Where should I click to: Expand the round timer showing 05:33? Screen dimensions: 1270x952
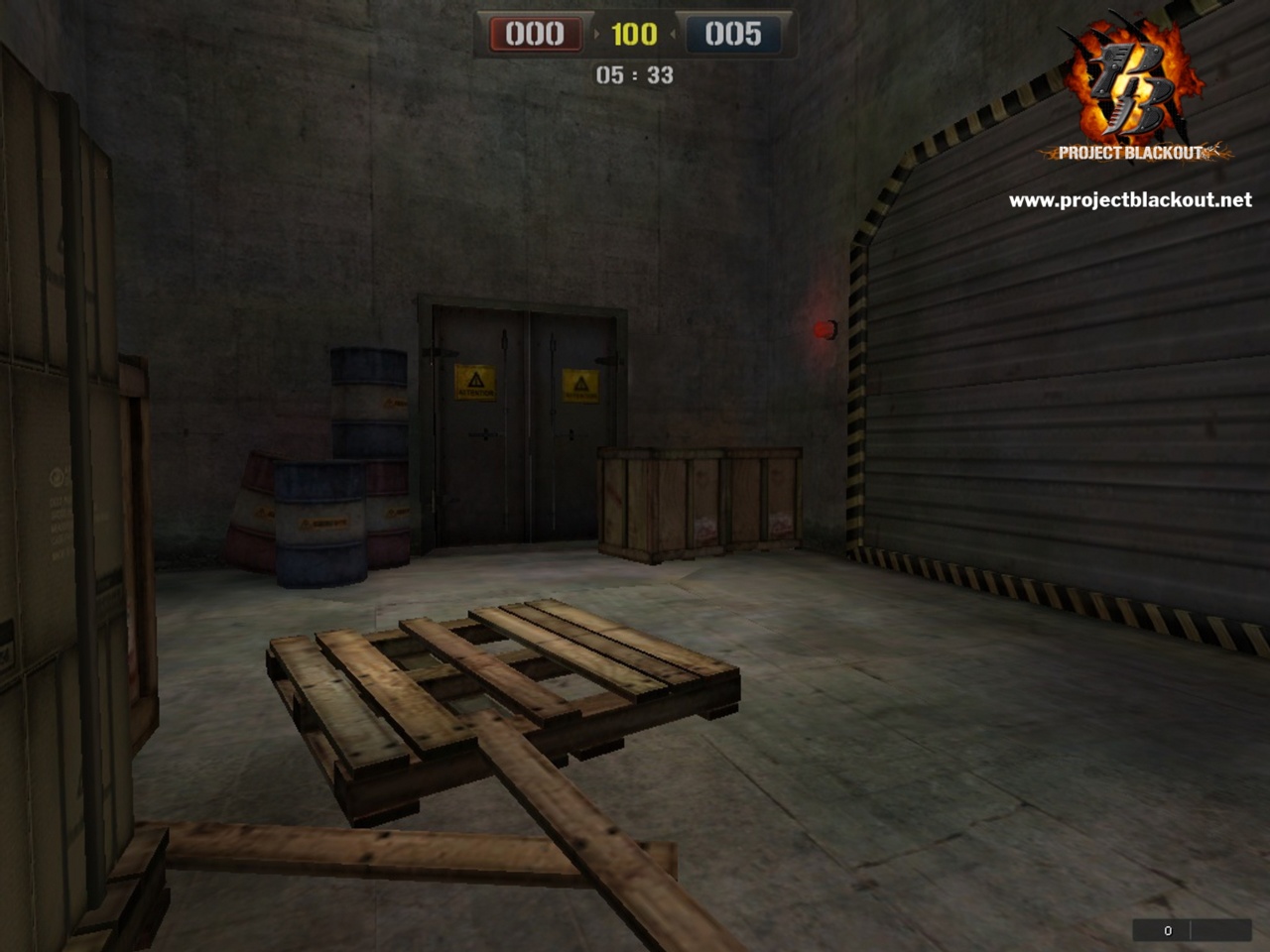click(x=634, y=74)
